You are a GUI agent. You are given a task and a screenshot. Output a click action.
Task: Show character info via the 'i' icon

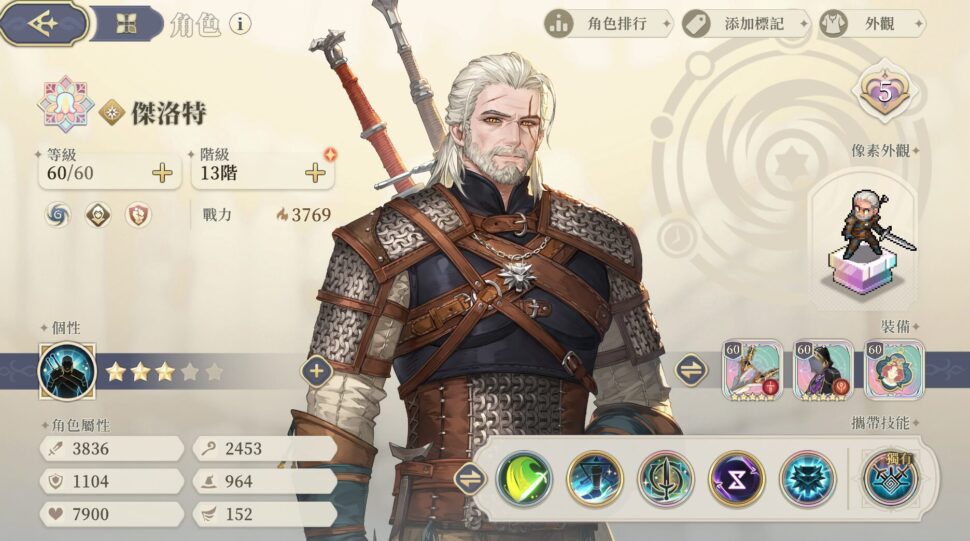point(240,23)
